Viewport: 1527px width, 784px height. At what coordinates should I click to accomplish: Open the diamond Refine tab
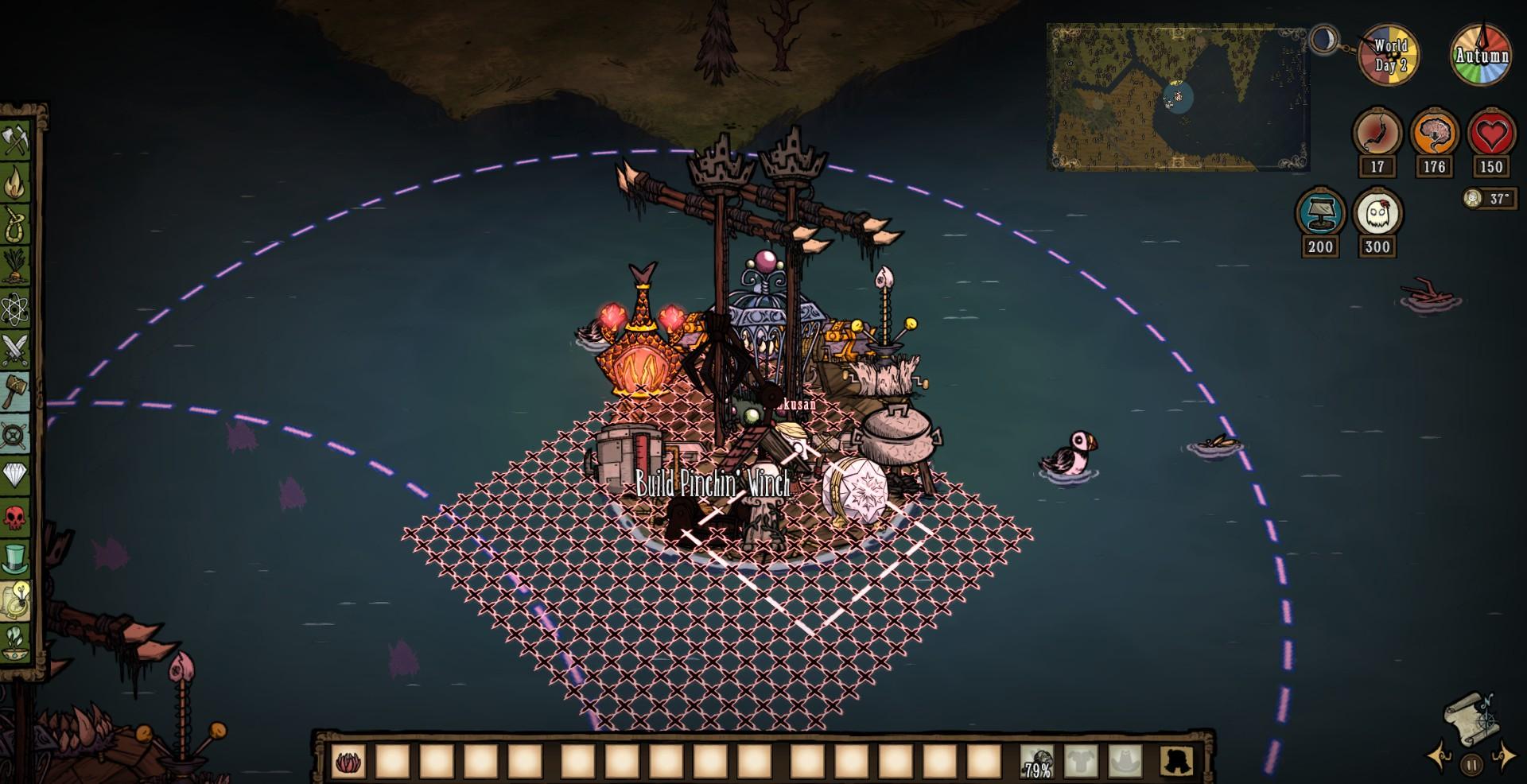click(x=17, y=475)
